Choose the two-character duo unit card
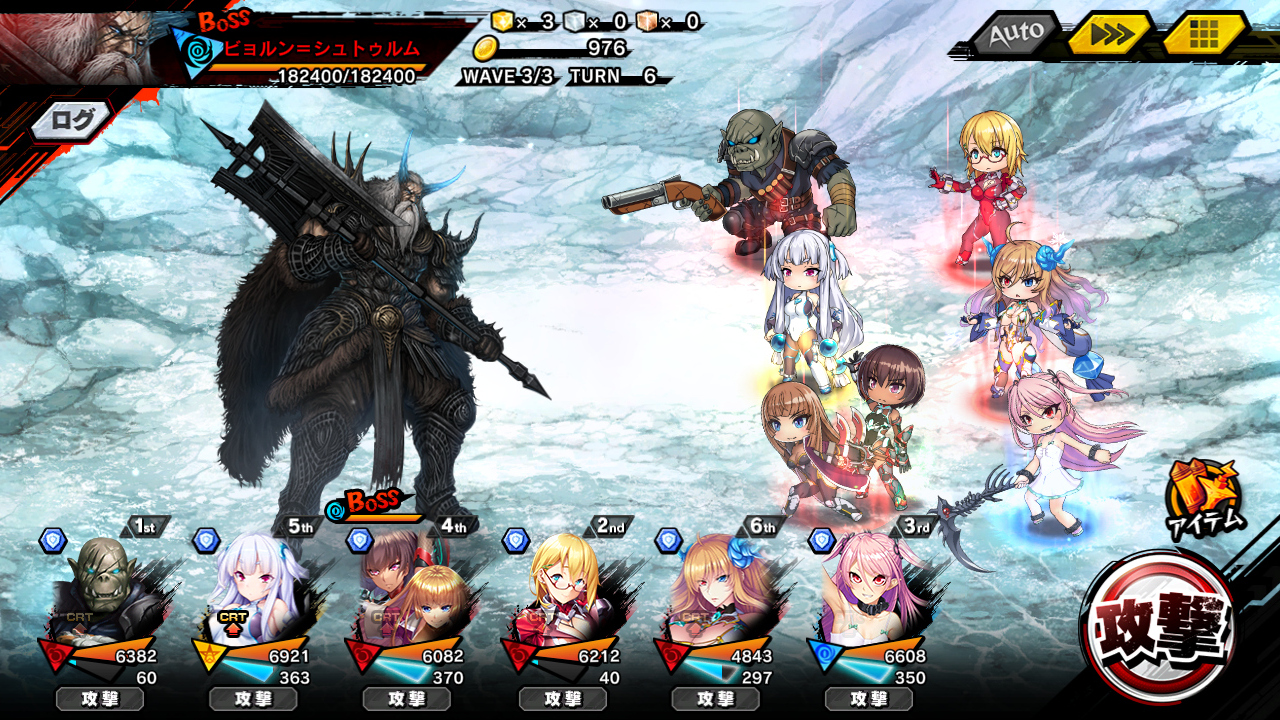 coord(408,590)
